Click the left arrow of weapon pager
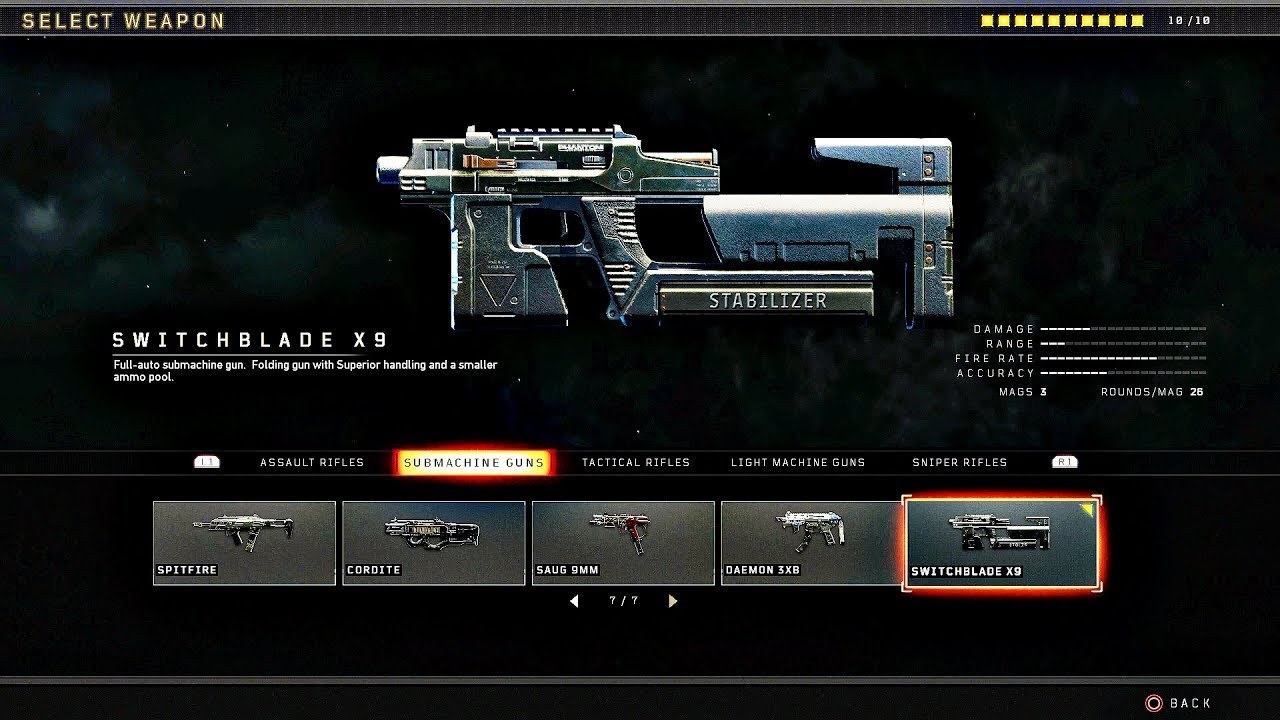This screenshot has height=720, width=1280. click(x=574, y=601)
